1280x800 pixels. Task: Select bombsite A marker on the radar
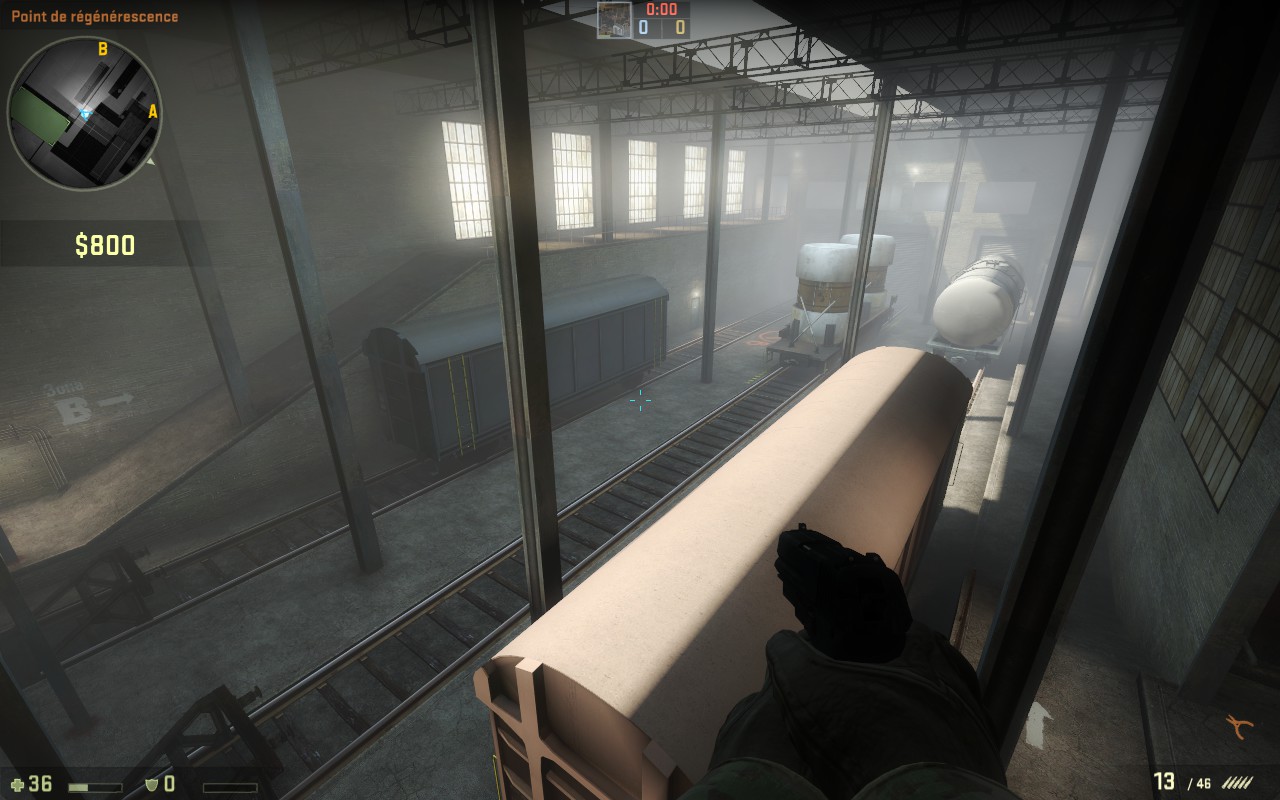pos(153,112)
